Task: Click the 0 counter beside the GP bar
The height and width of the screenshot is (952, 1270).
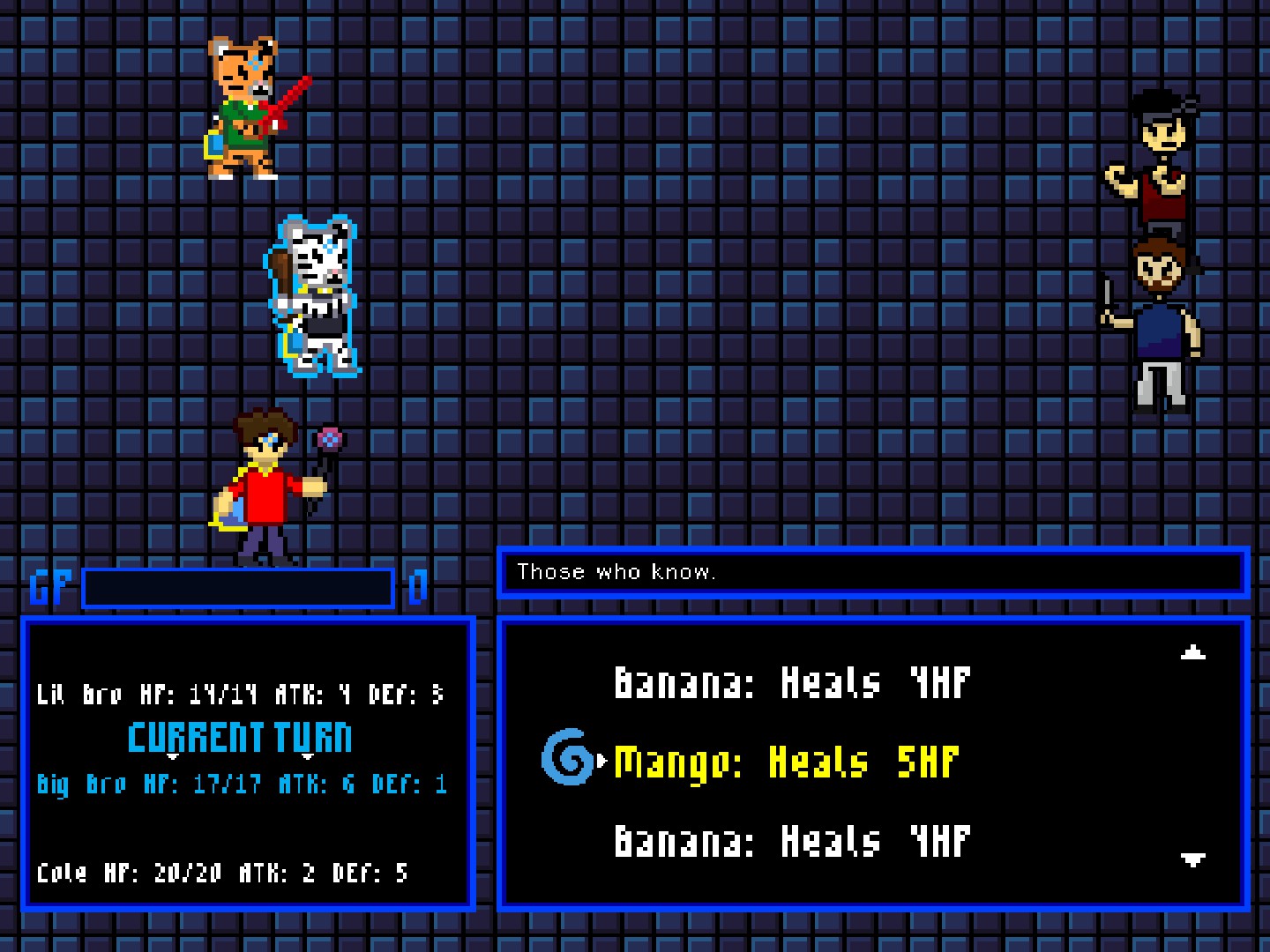Action: (x=416, y=584)
